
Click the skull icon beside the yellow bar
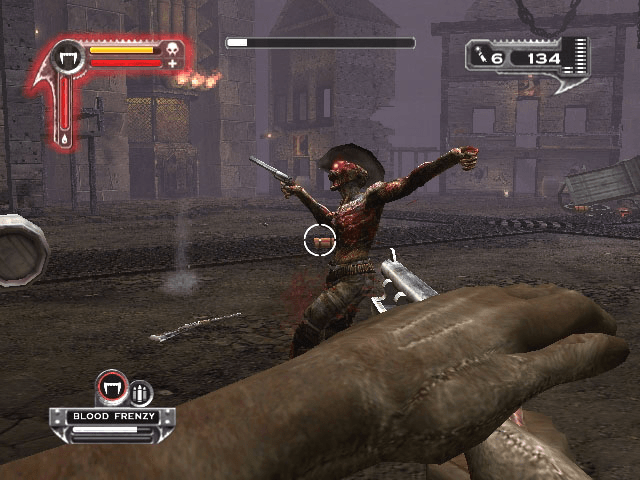171,49
